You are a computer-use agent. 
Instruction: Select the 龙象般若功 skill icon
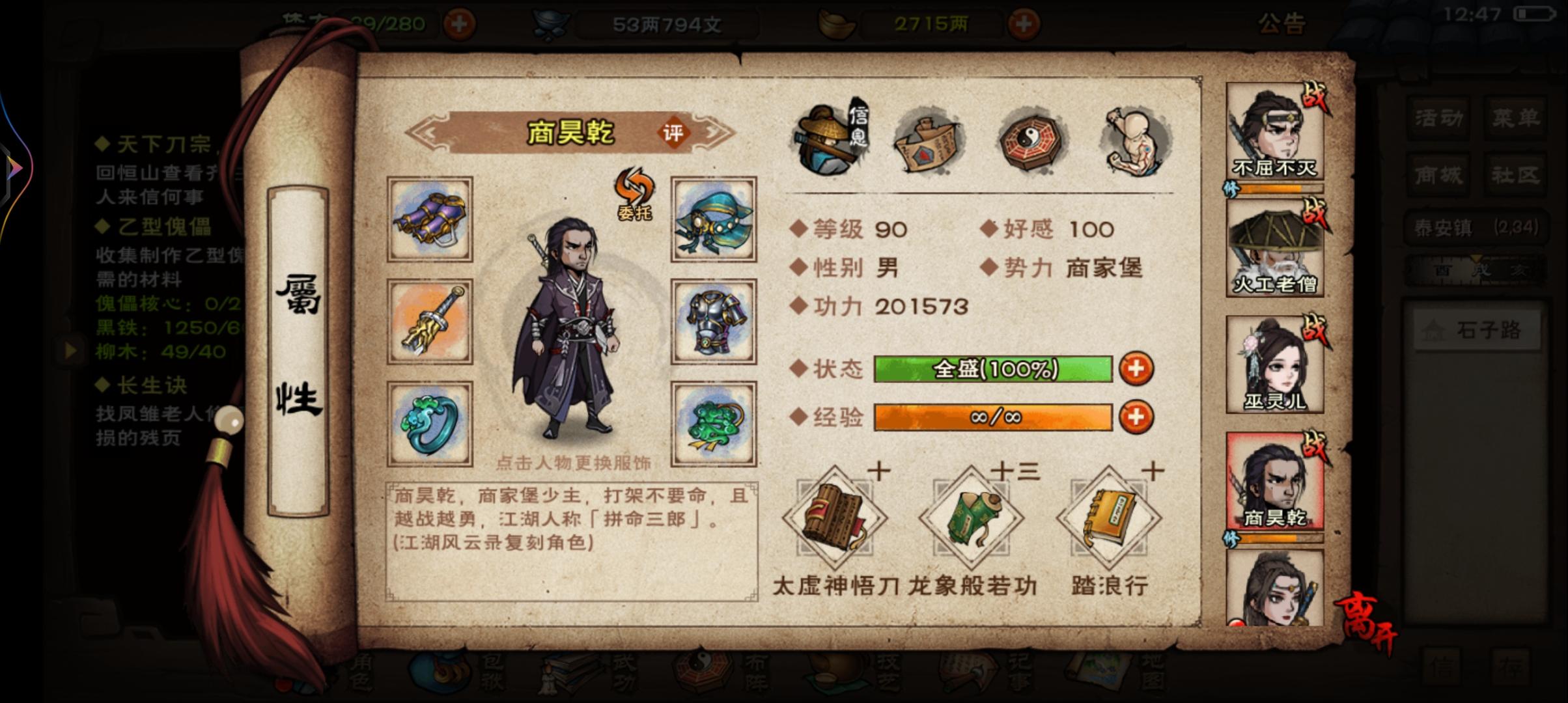pos(973,517)
